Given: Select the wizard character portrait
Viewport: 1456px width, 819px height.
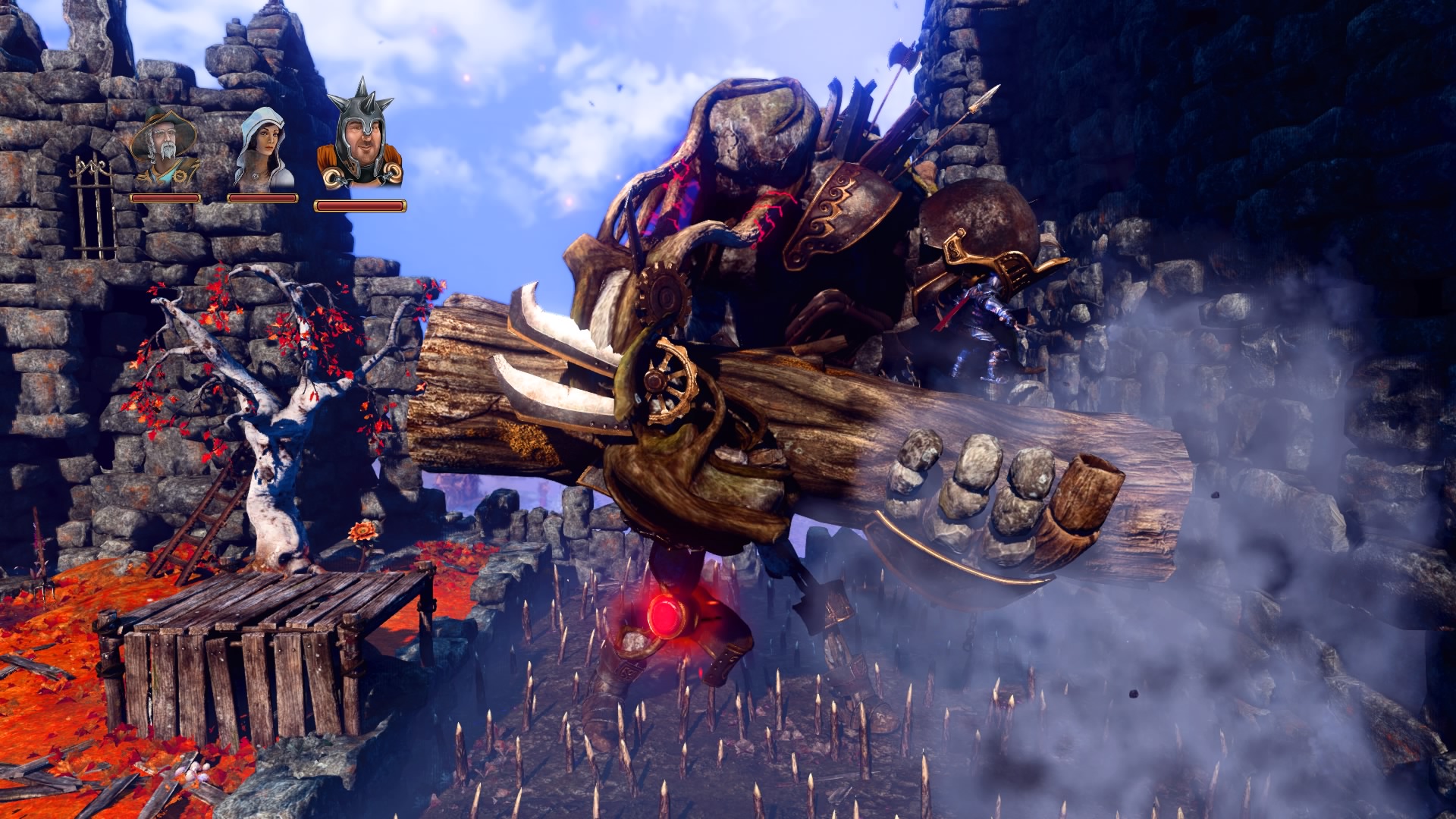Looking at the screenshot, I should click(165, 149).
